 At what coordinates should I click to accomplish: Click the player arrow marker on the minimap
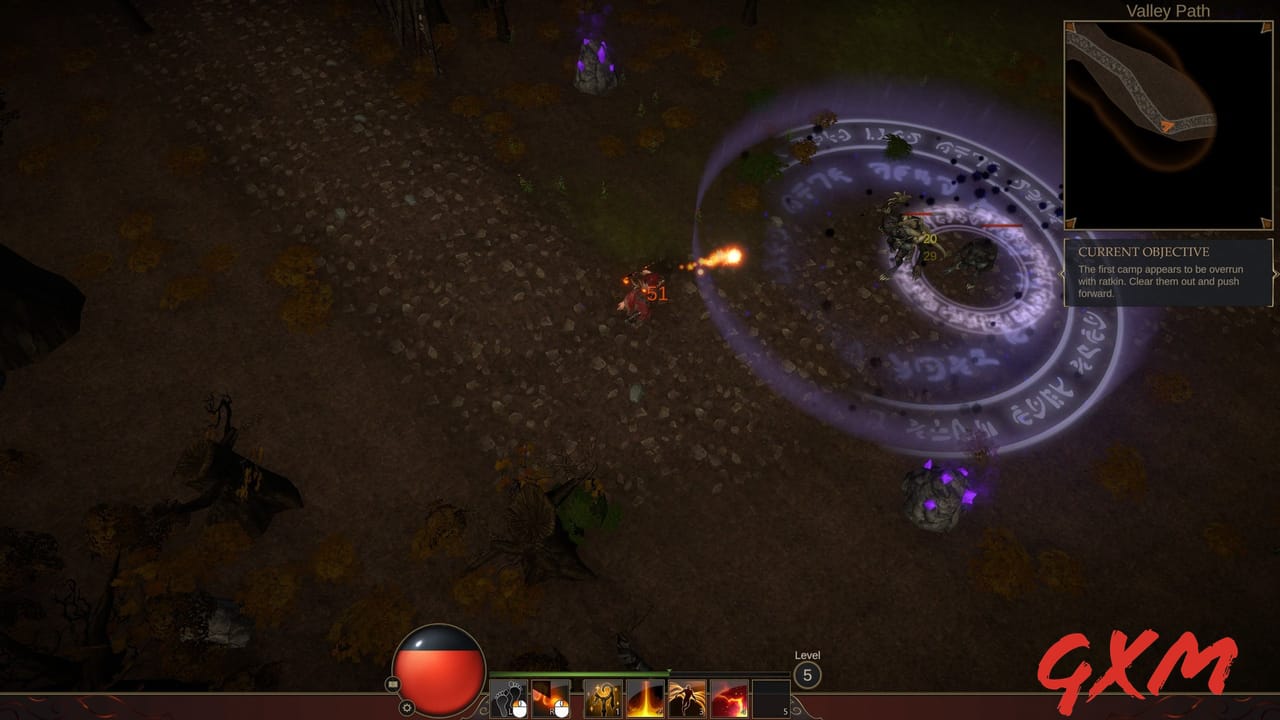[x=1168, y=124]
